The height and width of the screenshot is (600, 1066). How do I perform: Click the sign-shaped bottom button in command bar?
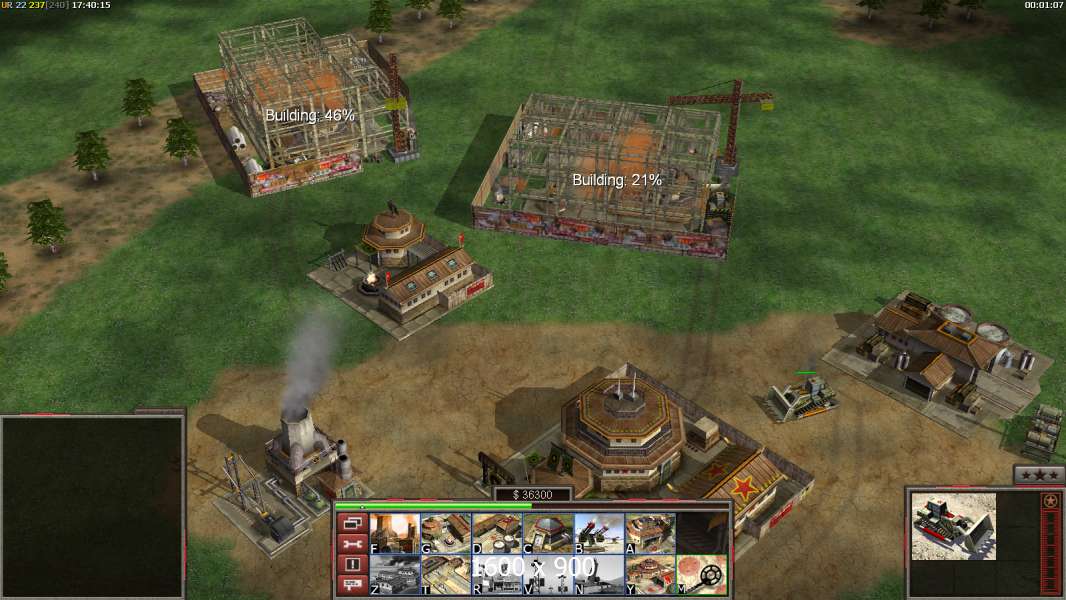pyautogui.click(x=352, y=585)
